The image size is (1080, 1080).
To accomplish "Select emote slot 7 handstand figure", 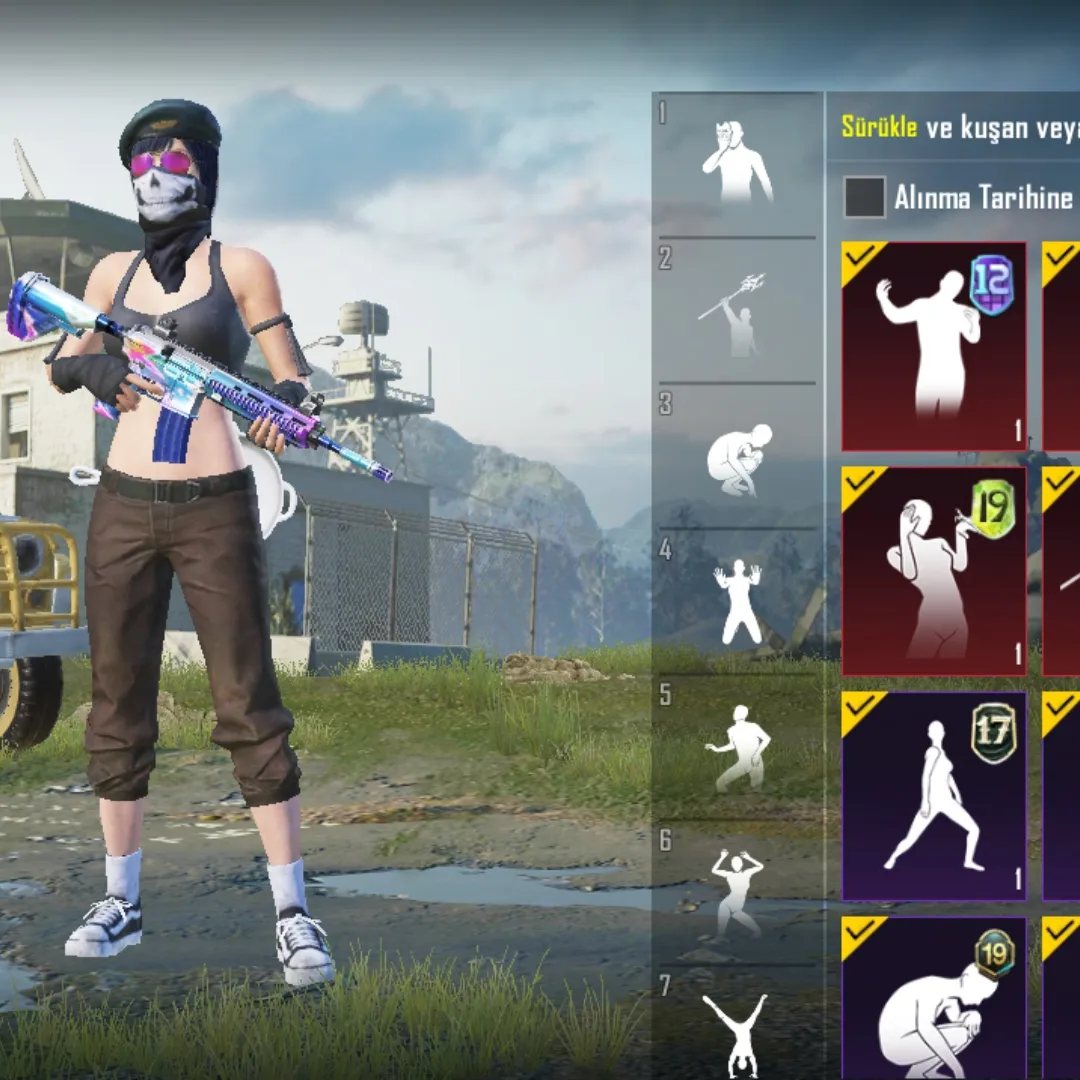I will (x=738, y=1032).
